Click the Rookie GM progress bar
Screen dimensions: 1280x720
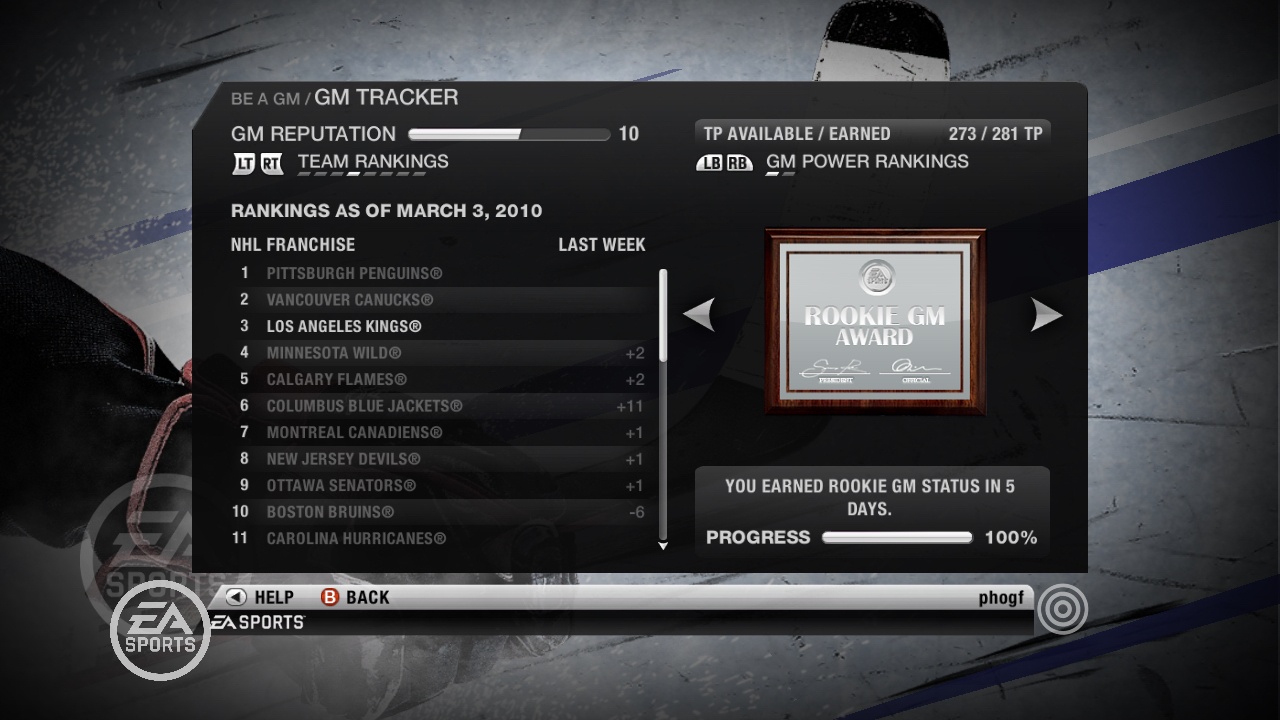(897, 537)
